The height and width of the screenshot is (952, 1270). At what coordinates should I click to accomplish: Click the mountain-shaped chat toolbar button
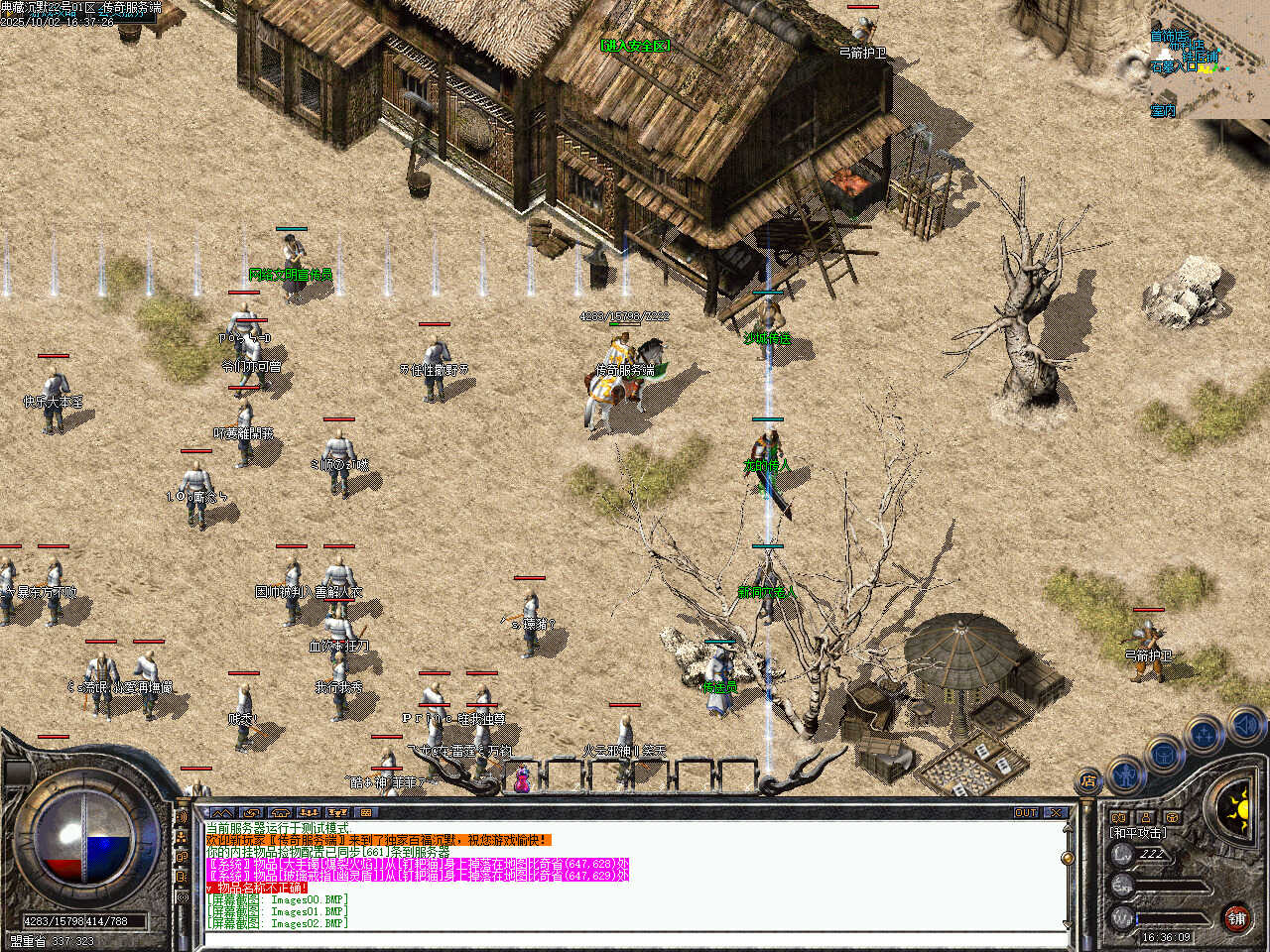pyautogui.click(x=221, y=813)
